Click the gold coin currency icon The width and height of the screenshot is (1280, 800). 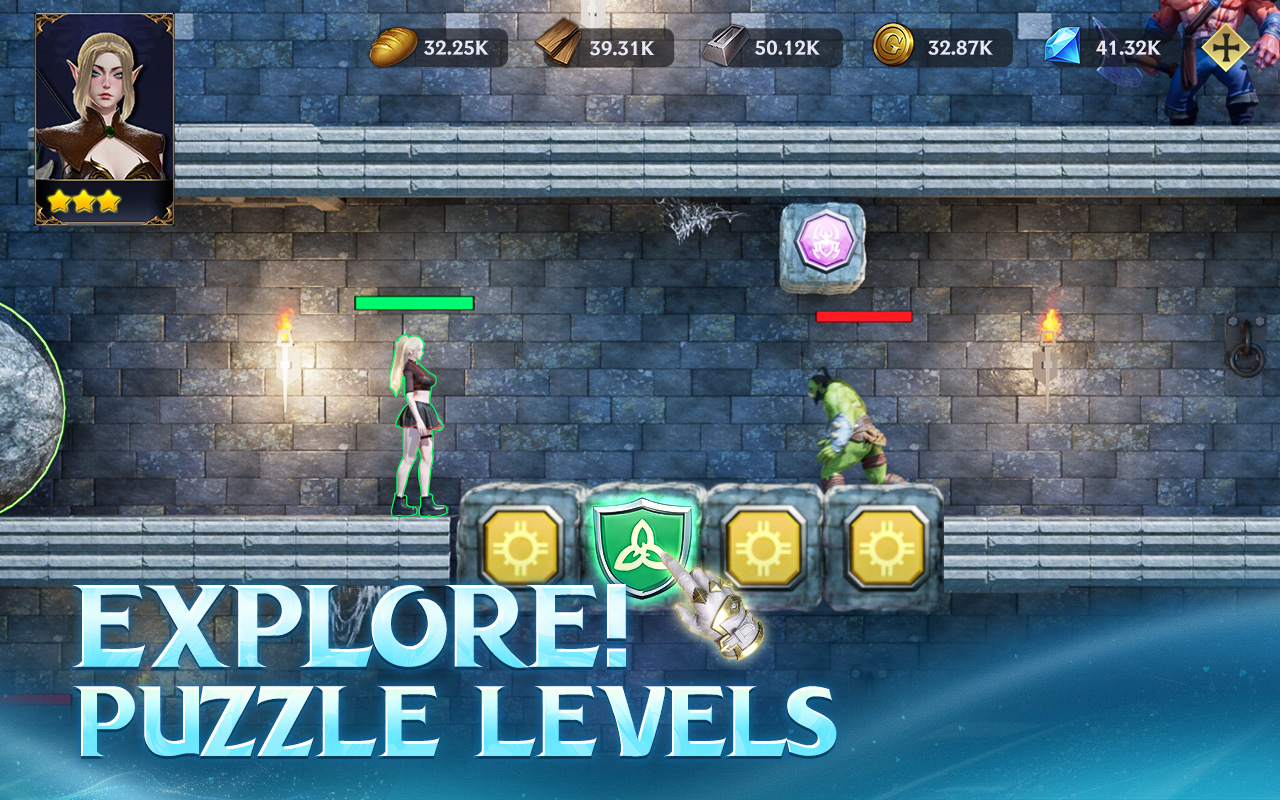(896, 44)
